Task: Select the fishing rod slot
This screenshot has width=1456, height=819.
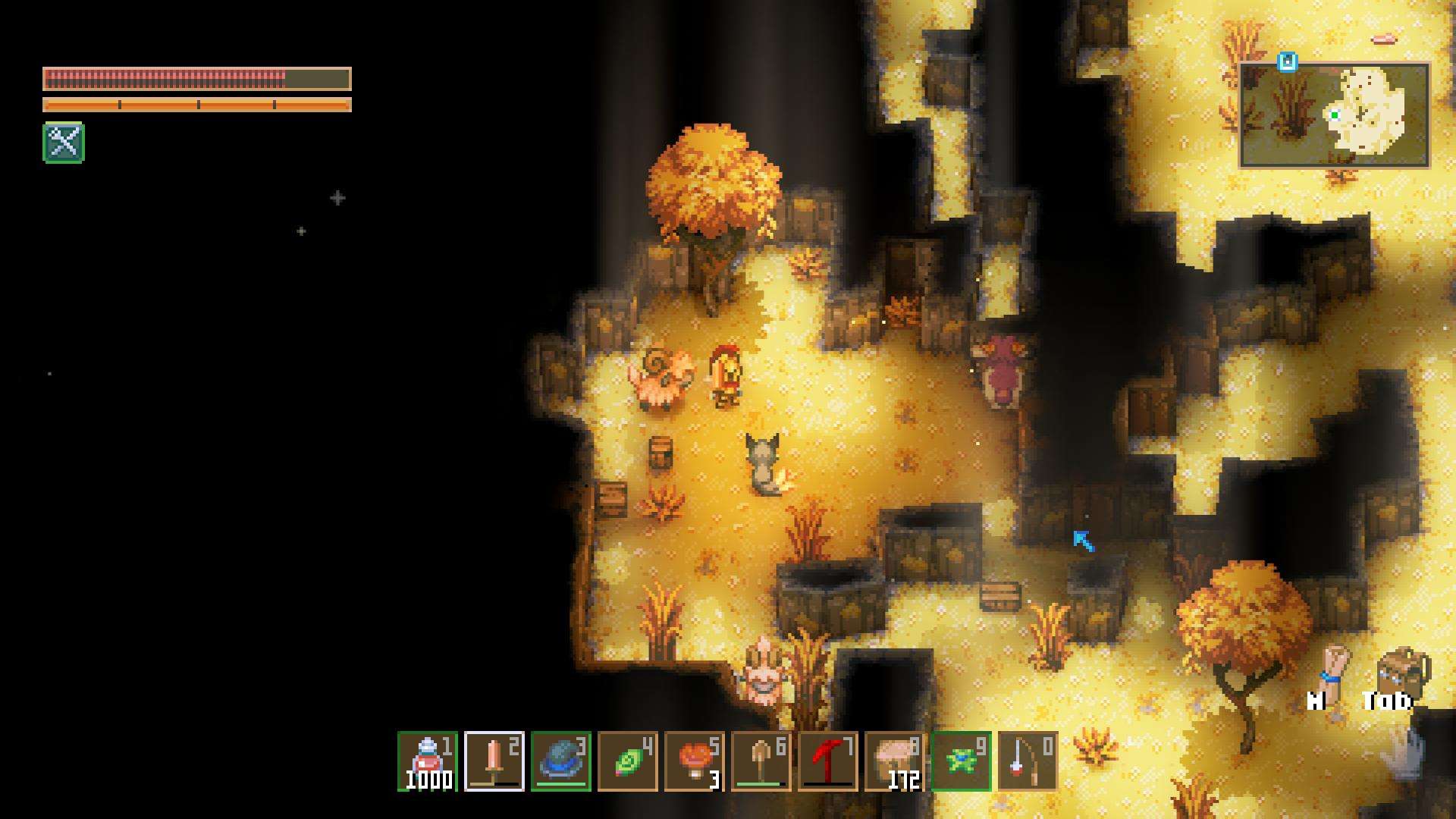Action: 1028,761
